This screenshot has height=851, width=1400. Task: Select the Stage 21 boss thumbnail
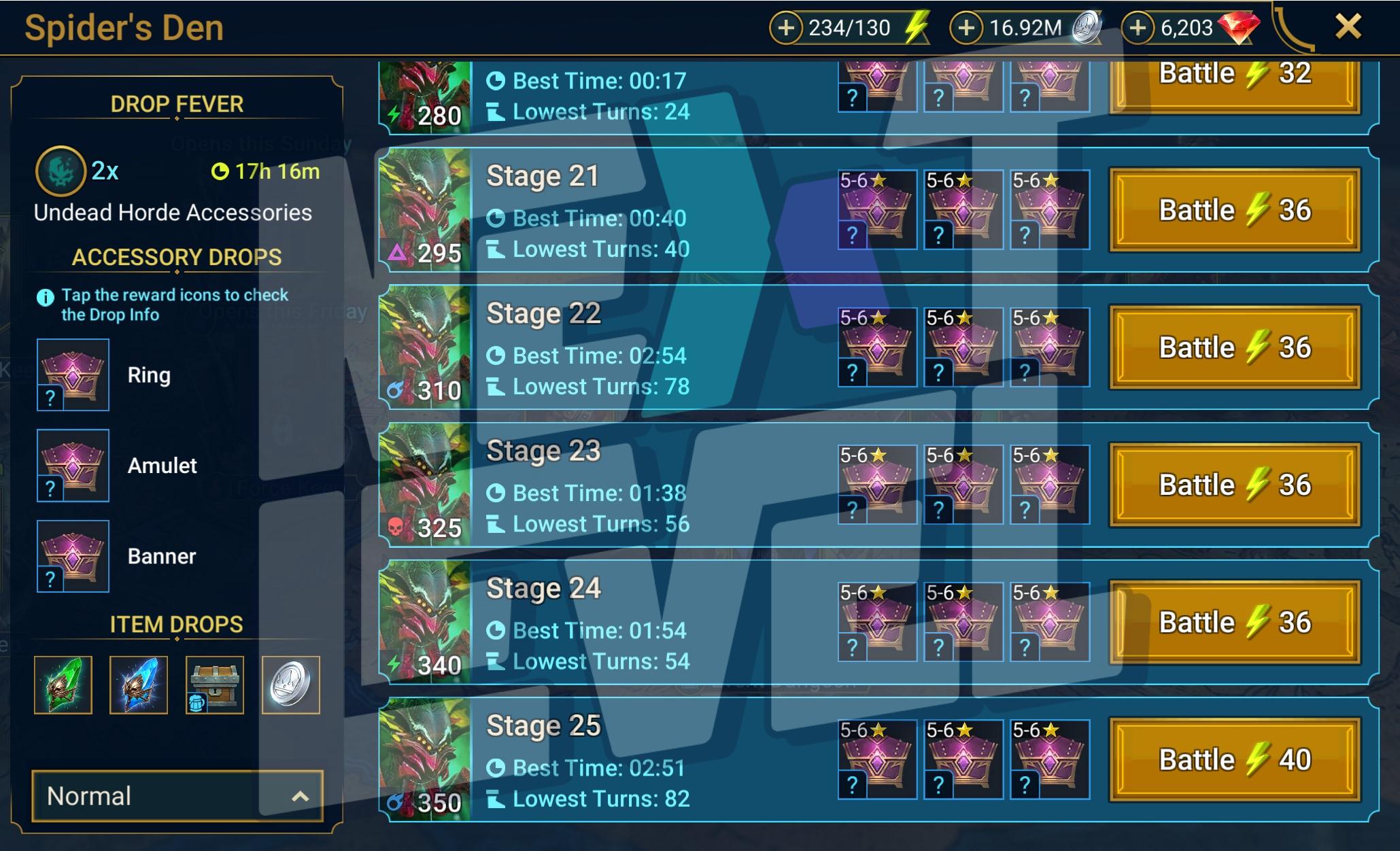coord(425,210)
